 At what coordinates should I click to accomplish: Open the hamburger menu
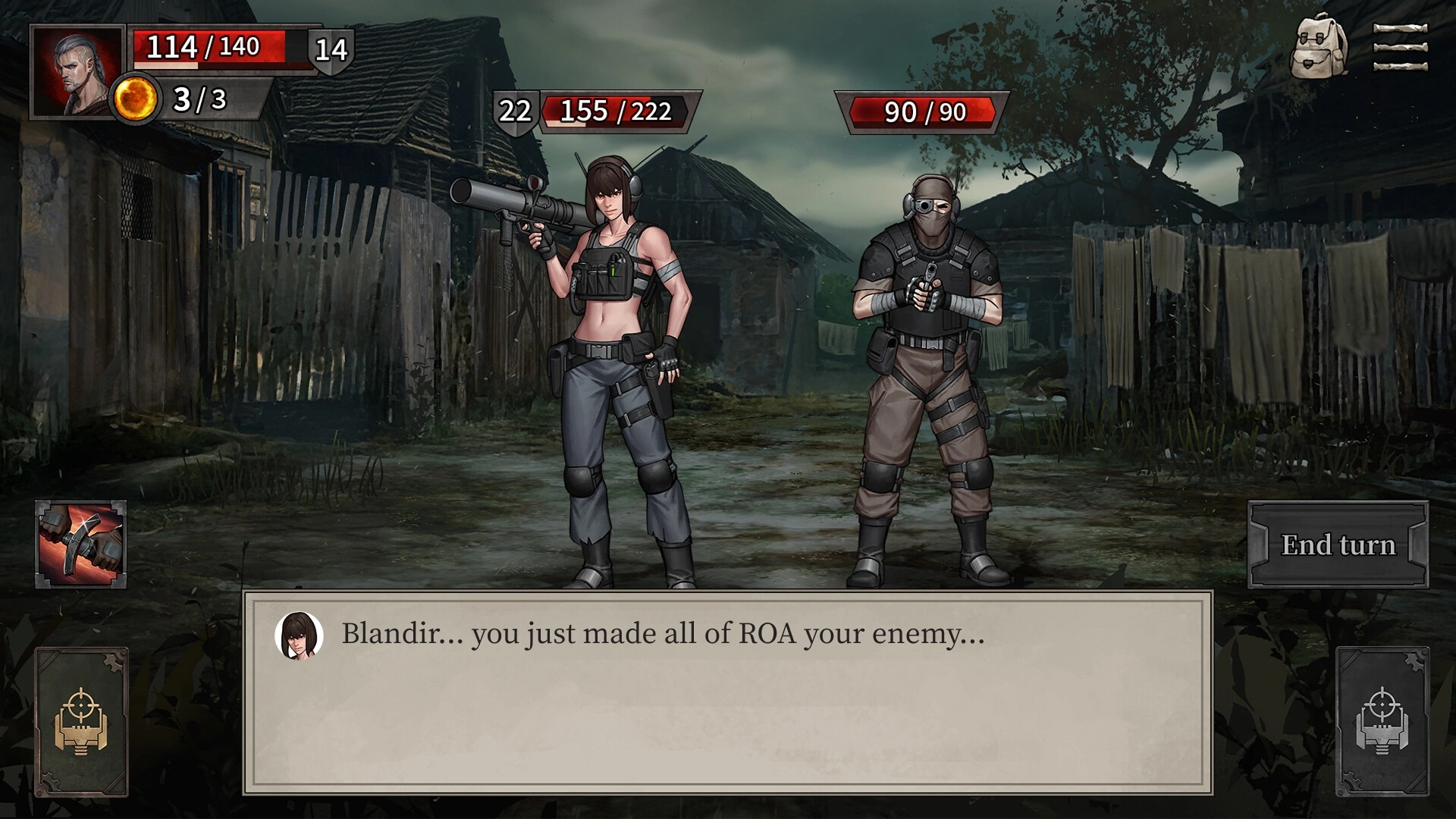[x=1400, y=47]
